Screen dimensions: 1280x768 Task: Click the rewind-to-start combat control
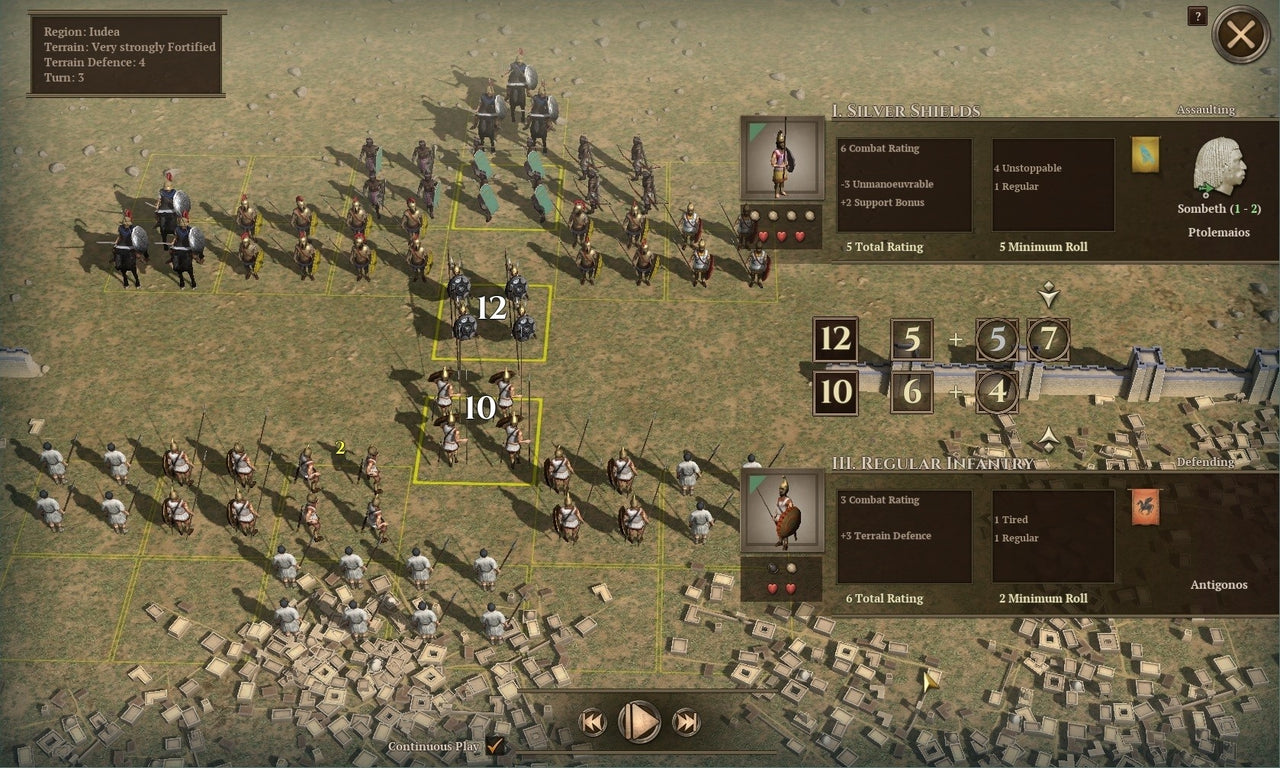(592, 722)
